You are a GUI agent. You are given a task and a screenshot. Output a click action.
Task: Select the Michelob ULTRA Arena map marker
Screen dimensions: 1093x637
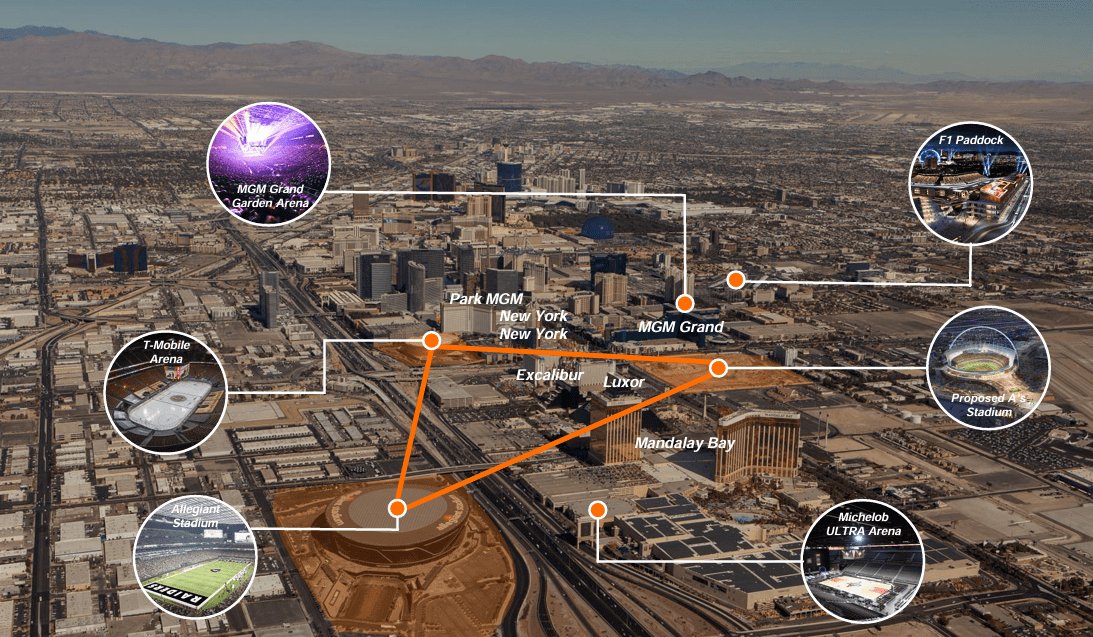598,510
